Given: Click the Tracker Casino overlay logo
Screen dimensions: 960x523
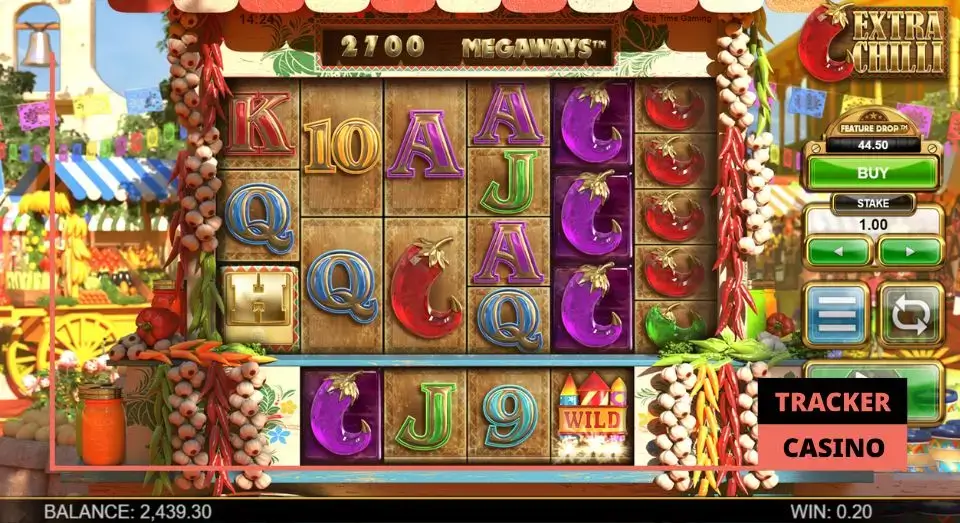Looking at the screenshot, I should (832, 424).
